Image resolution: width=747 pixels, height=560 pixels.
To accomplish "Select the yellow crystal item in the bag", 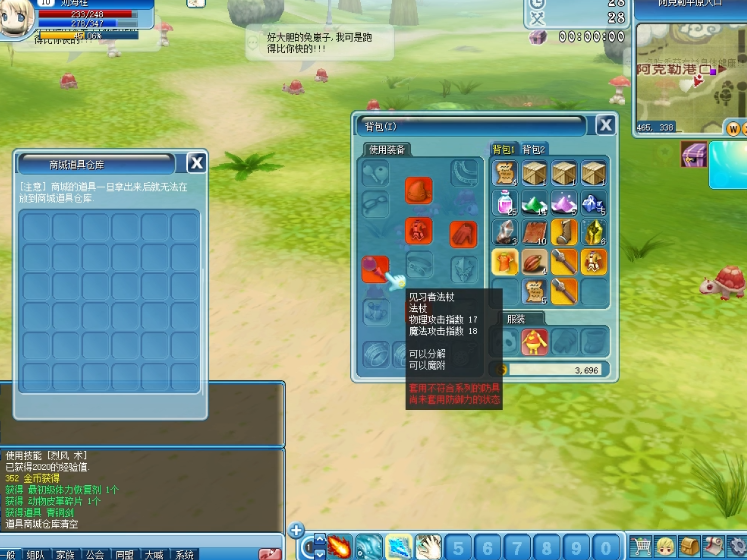I will (594, 233).
